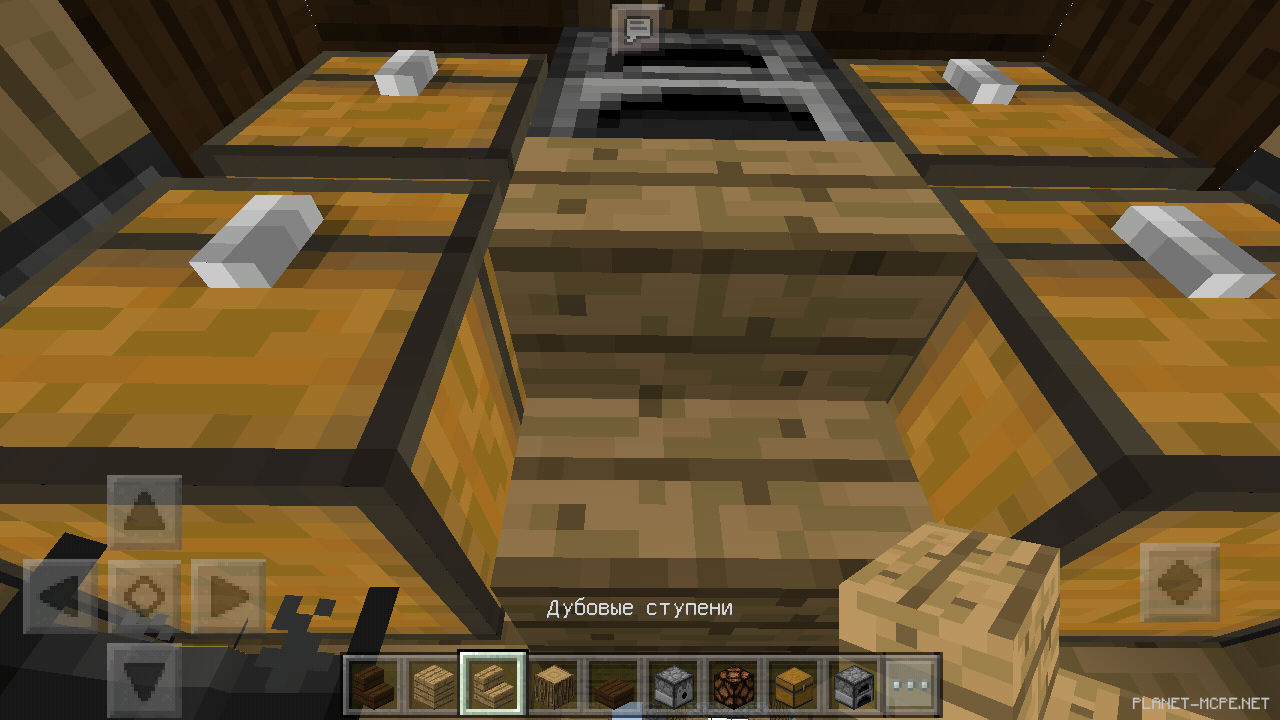Click the Дубовые ступени item name label
Image resolution: width=1280 pixels, height=720 pixels.
(640, 606)
